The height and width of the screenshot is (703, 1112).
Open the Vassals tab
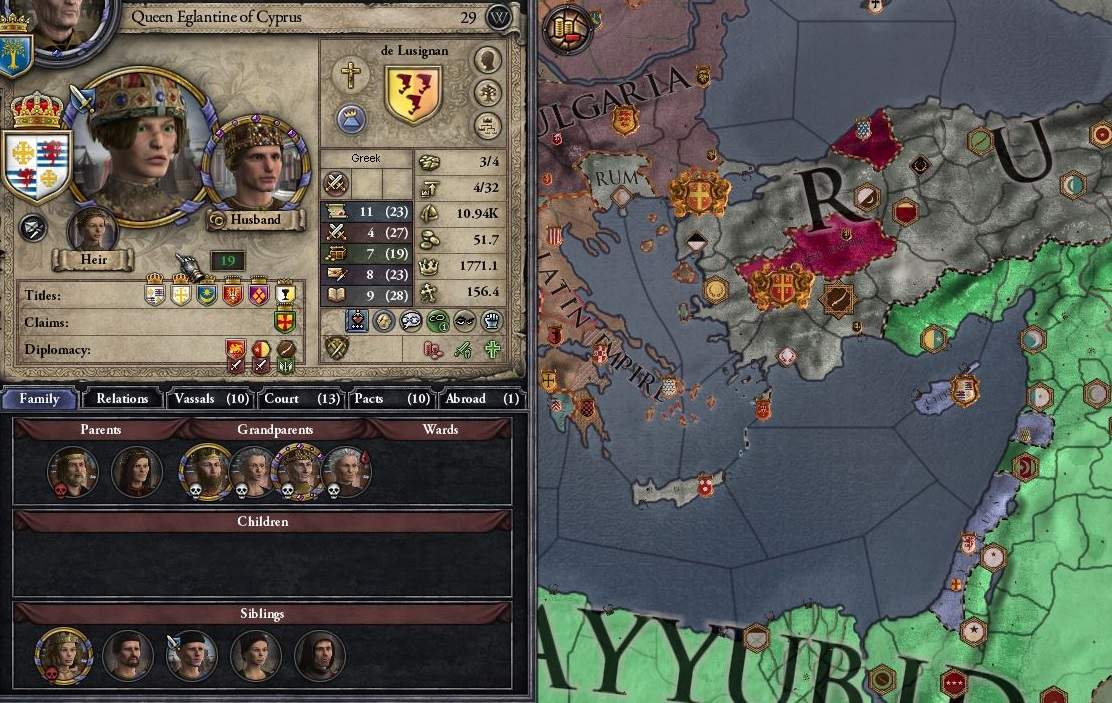click(209, 398)
